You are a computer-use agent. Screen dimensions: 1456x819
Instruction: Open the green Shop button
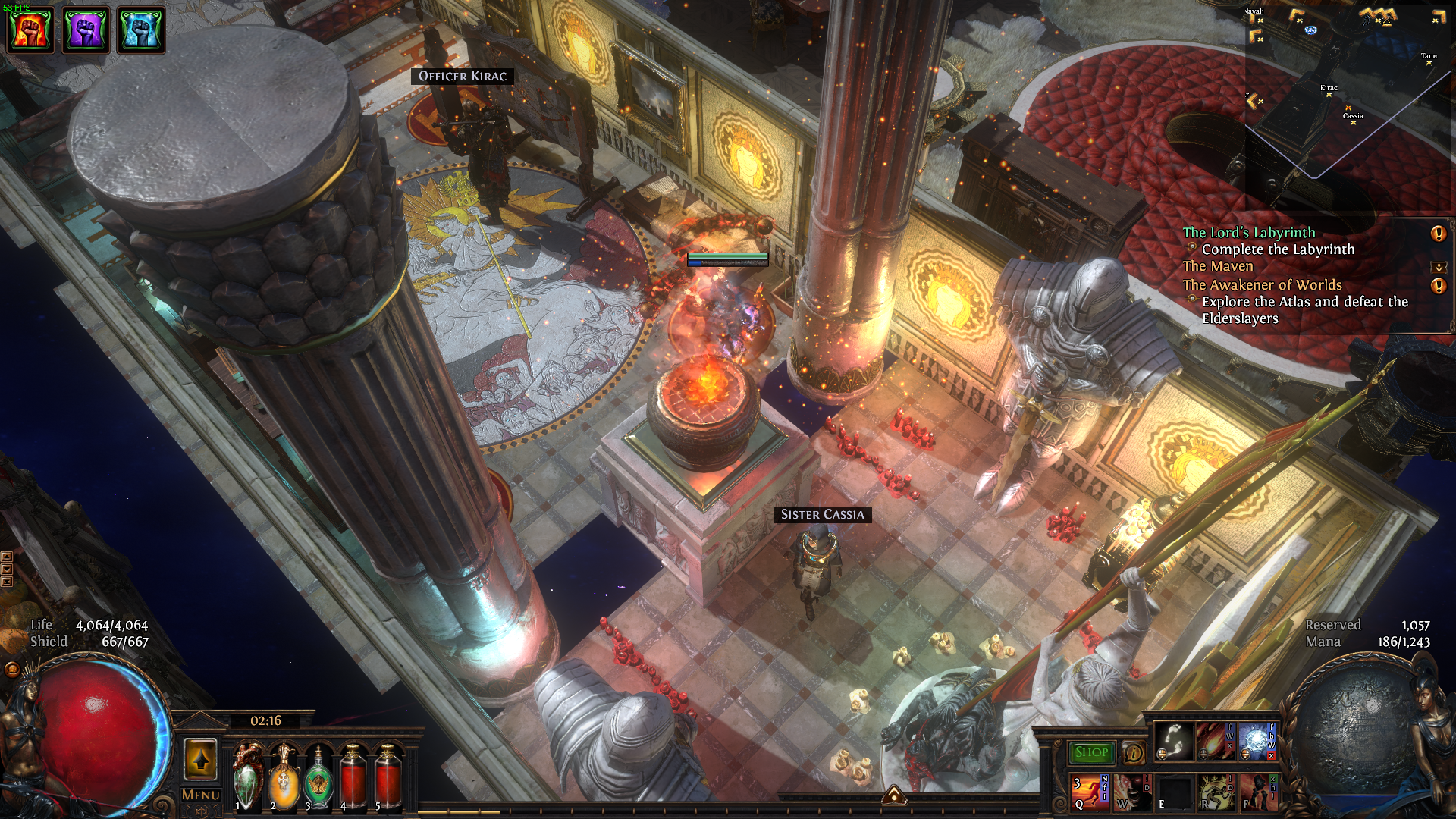pos(1091,752)
